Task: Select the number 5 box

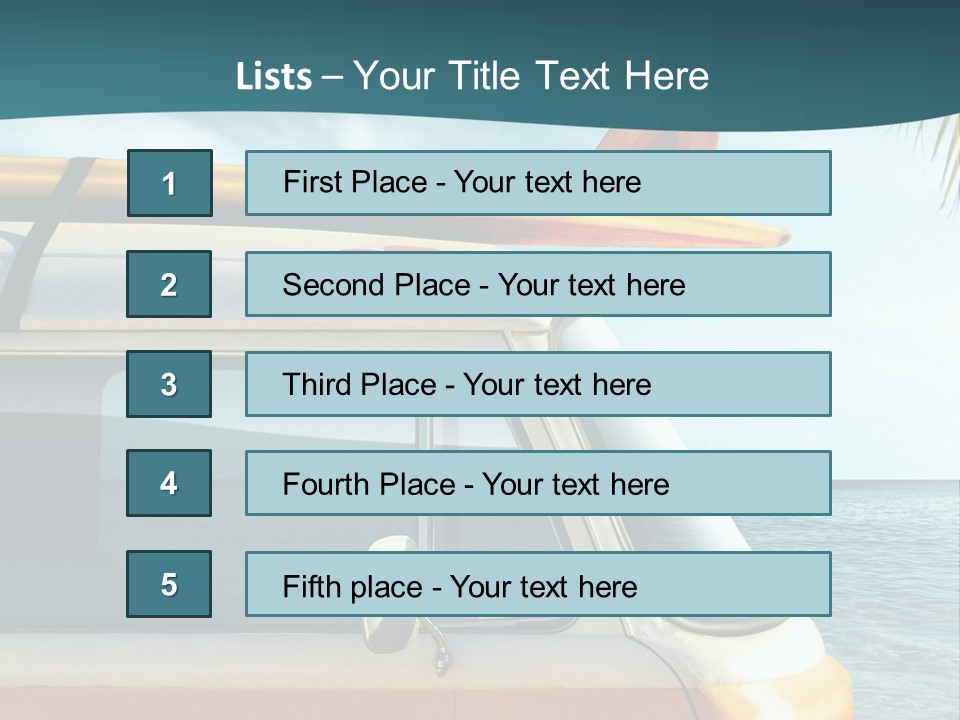Action: tap(169, 584)
